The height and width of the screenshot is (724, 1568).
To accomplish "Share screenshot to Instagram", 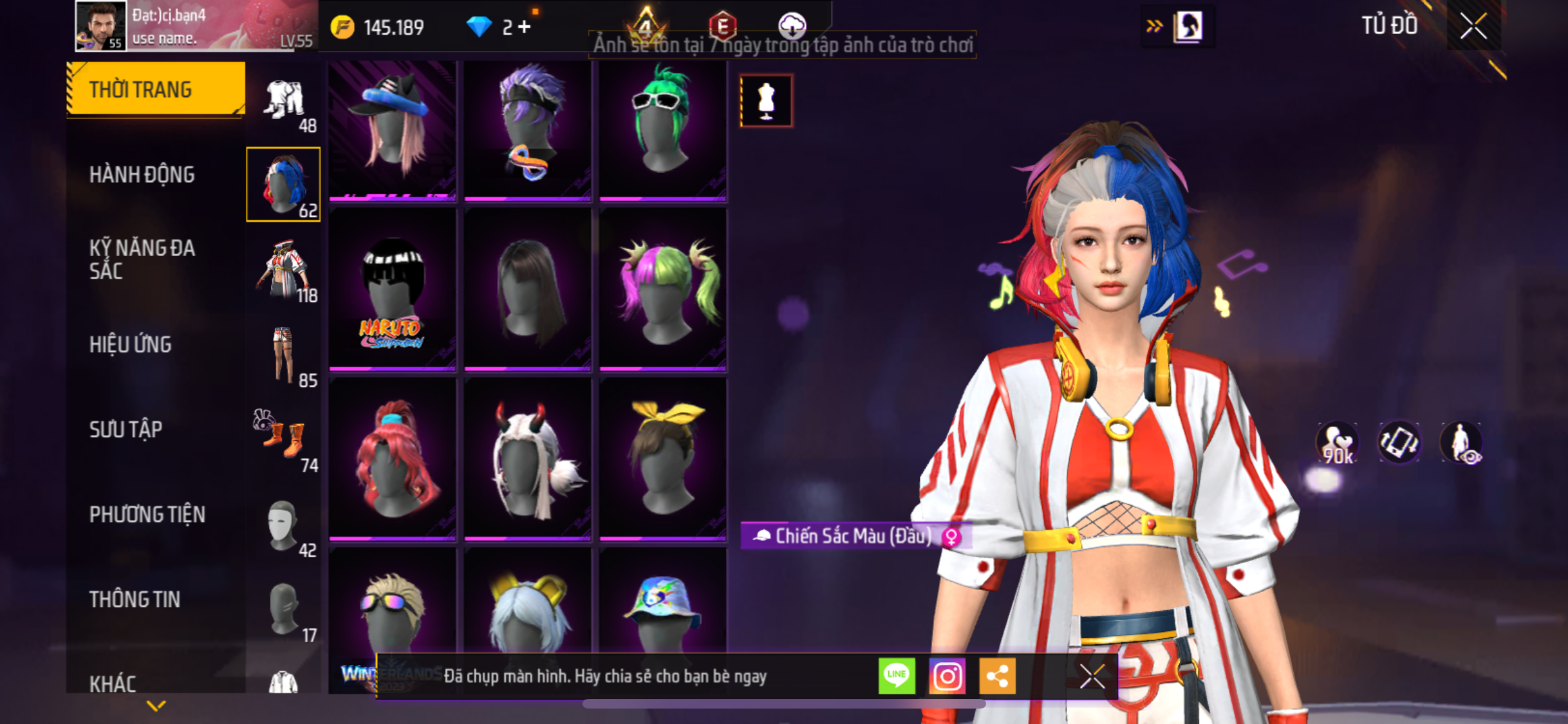I will [x=947, y=676].
